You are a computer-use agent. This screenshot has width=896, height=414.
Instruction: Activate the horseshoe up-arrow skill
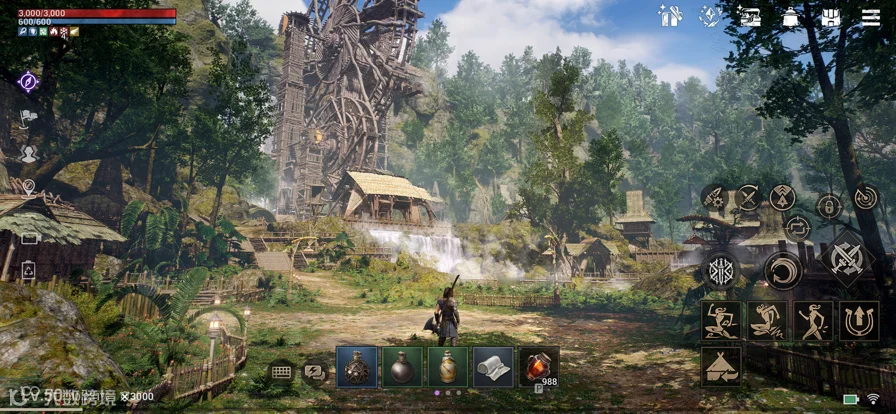point(859,321)
